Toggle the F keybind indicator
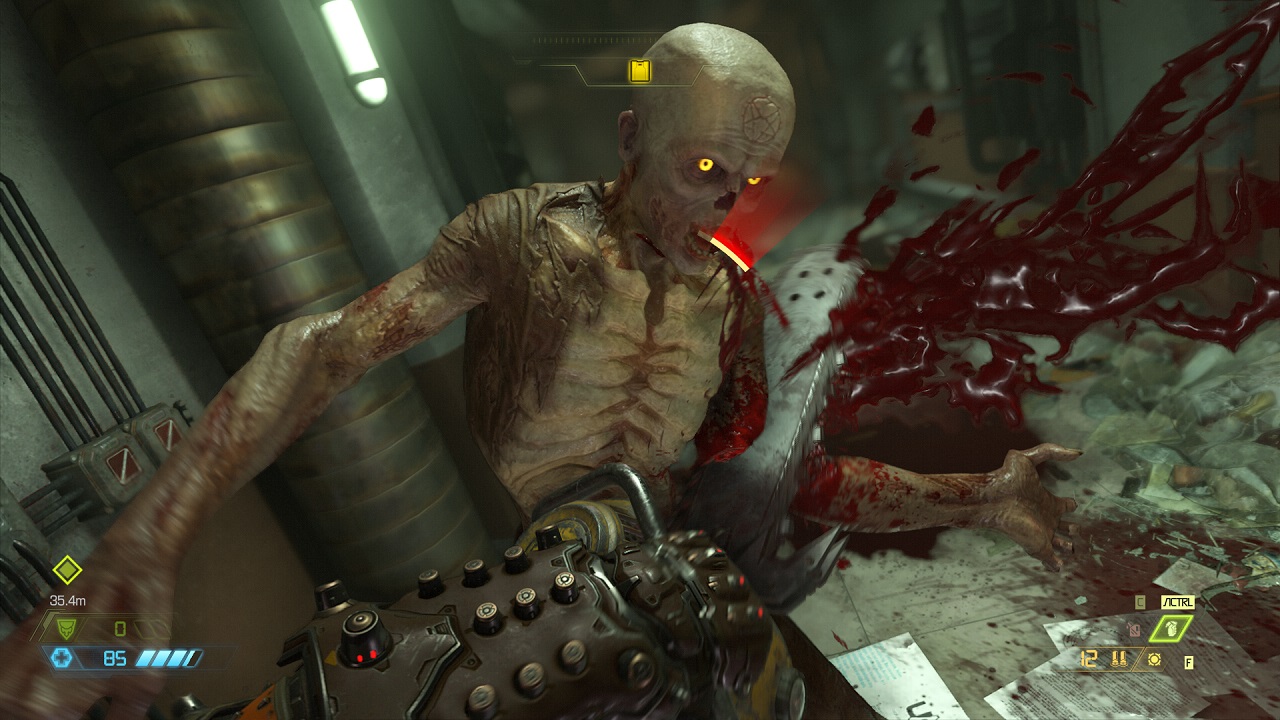Viewport: 1280px width, 720px height. tap(1189, 662)
